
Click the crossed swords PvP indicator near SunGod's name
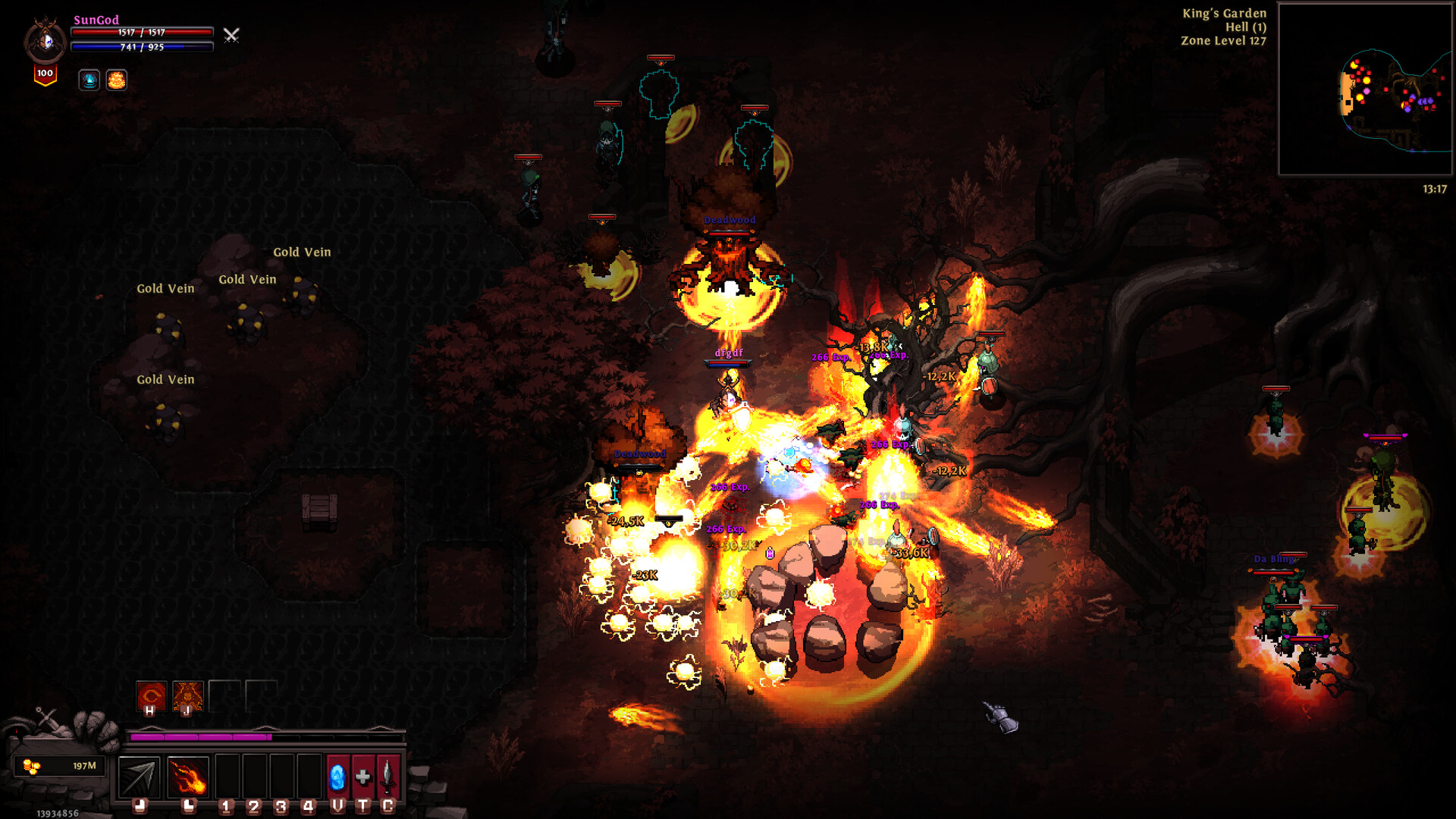coord(231,35)
